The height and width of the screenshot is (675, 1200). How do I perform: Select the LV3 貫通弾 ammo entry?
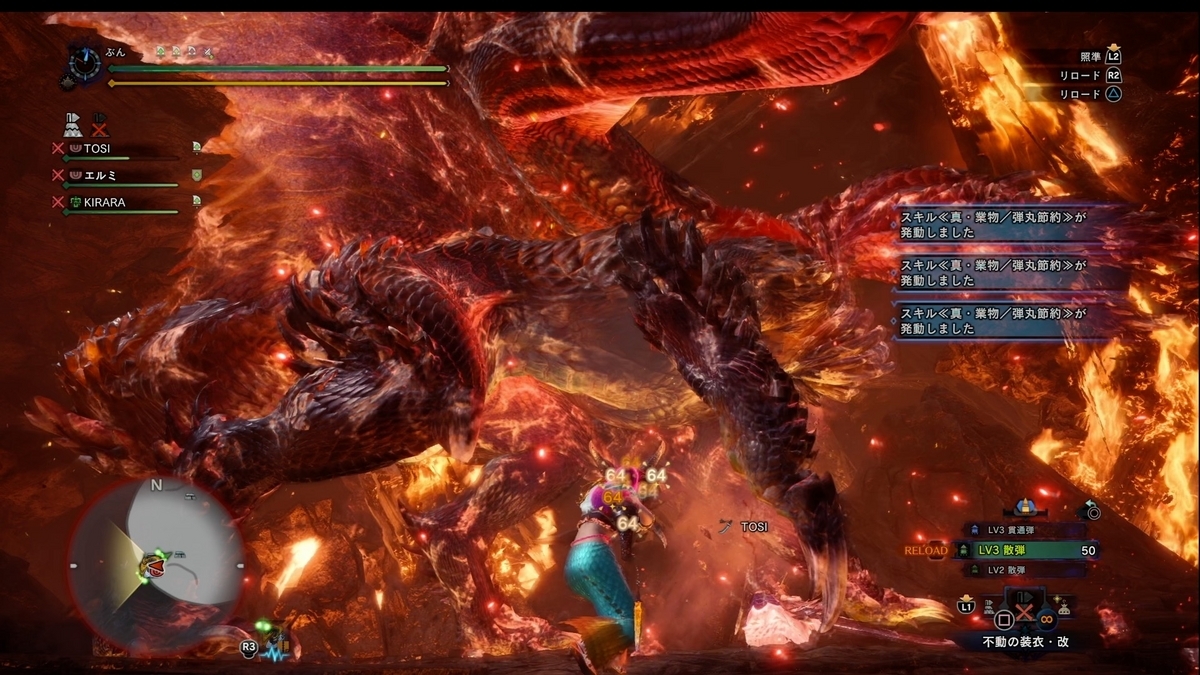1024,530
